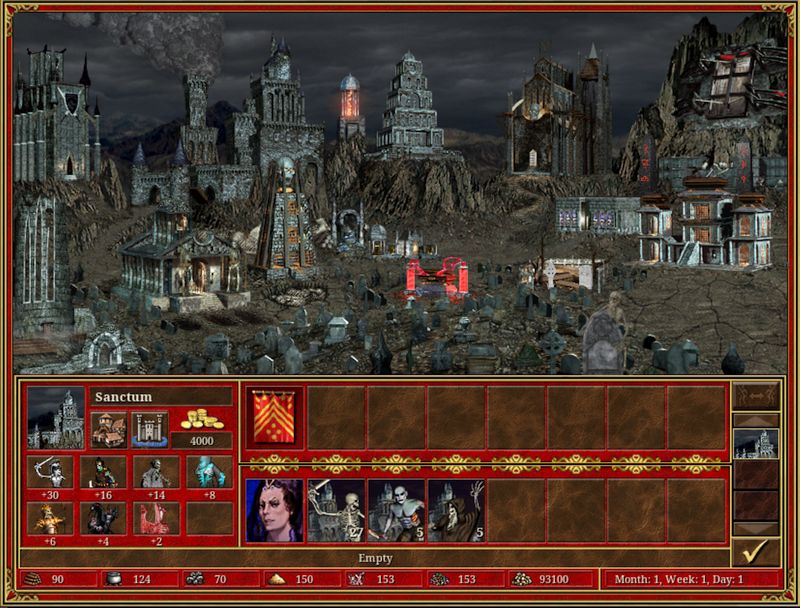Open the town hall building icon
This screenshot has width=800, height=608.
(x=108, y=428)
